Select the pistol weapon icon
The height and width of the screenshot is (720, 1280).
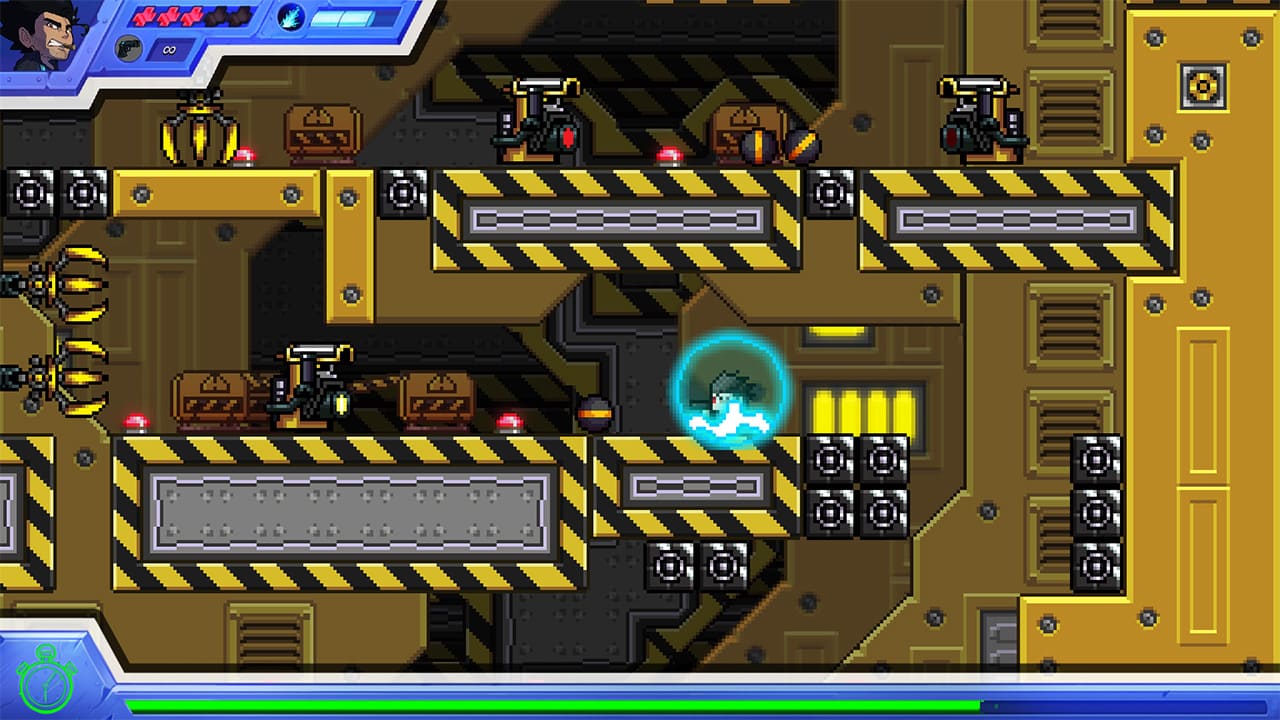pyautogui.click(x=129, y=47)
